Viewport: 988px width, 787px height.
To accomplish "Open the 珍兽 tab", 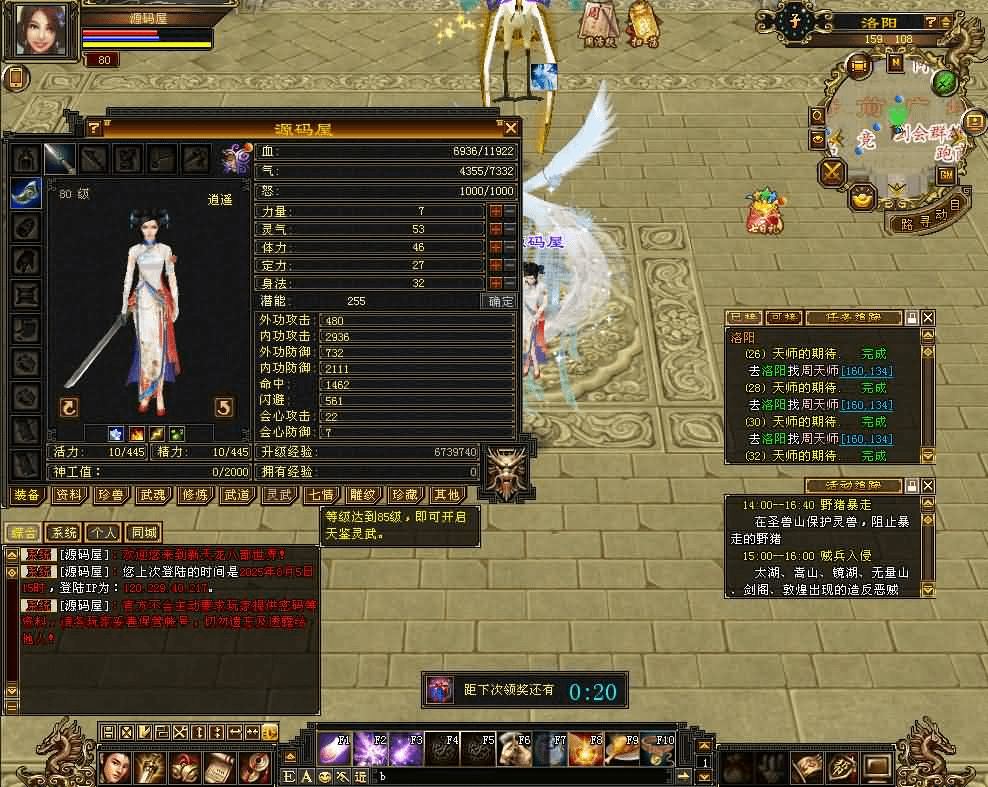I will pyautogui.click(x=111, y=495).
